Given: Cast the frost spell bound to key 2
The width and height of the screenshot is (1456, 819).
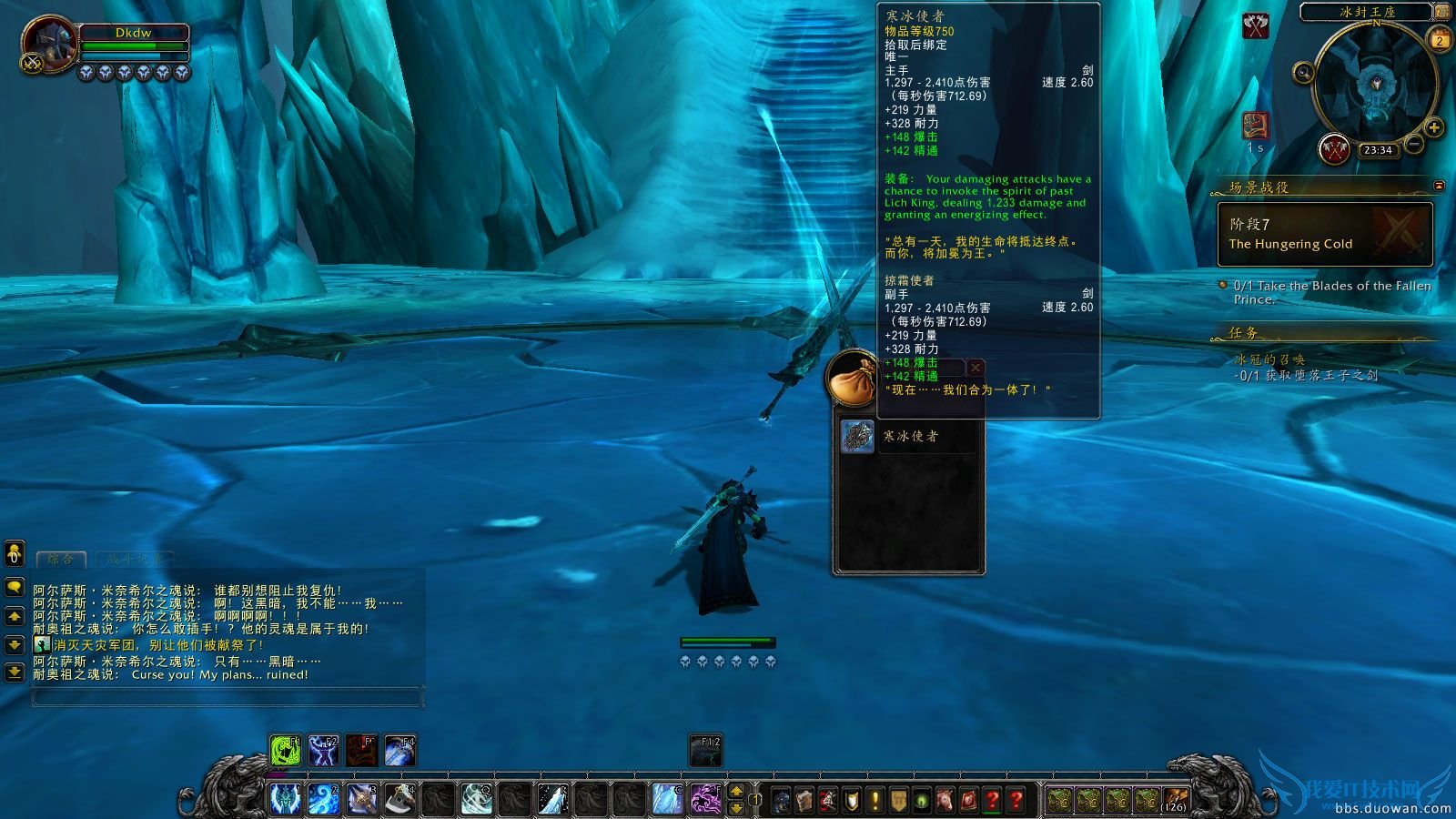Looking at the screenshot, I should [323, 801].
